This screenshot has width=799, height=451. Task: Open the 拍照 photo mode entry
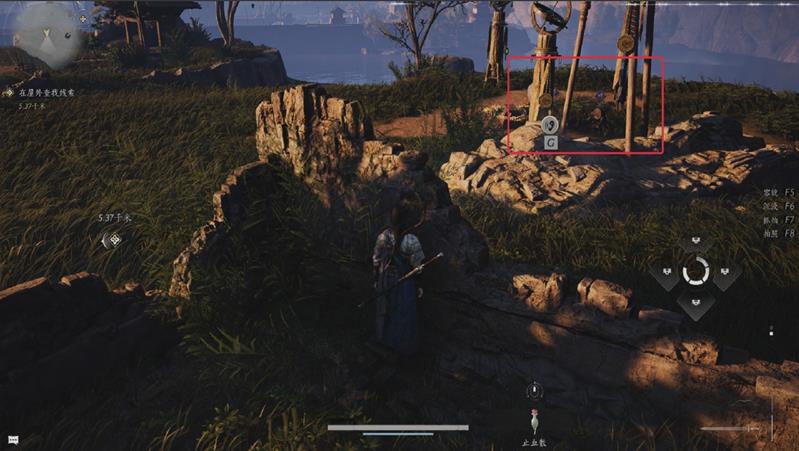[778, 233]
